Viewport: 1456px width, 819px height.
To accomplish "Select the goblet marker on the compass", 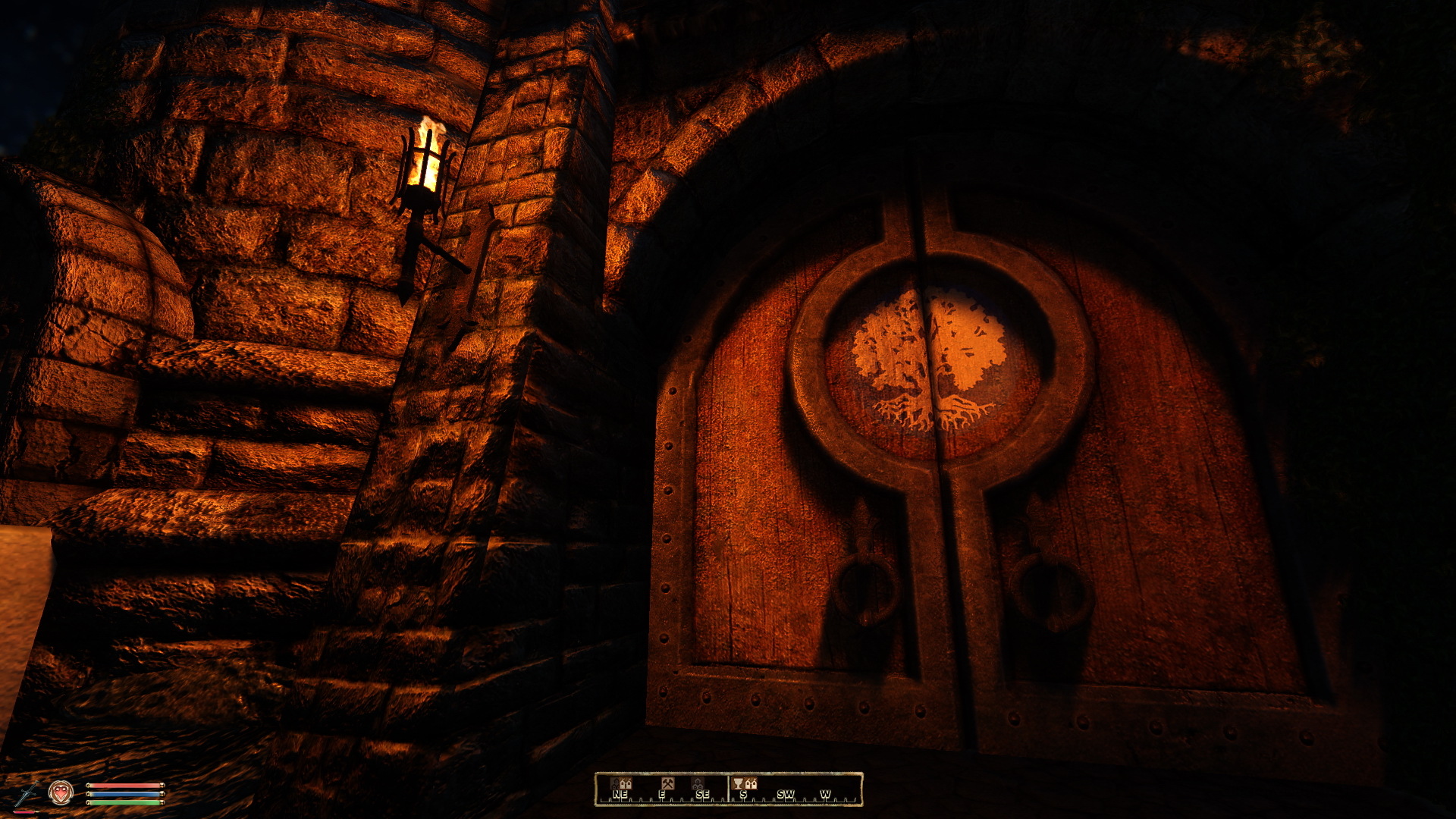I will pyautogui.click(x=738, y=783).
